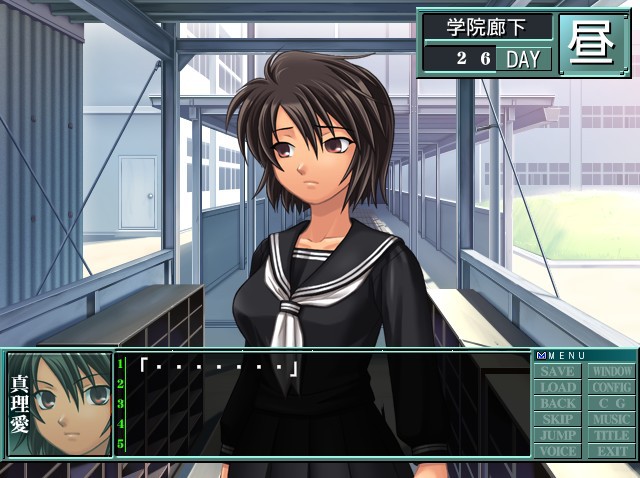Replay the line with VOICE button
The image size is (640, 478).
pyautogui.click(x=558, y=451)
